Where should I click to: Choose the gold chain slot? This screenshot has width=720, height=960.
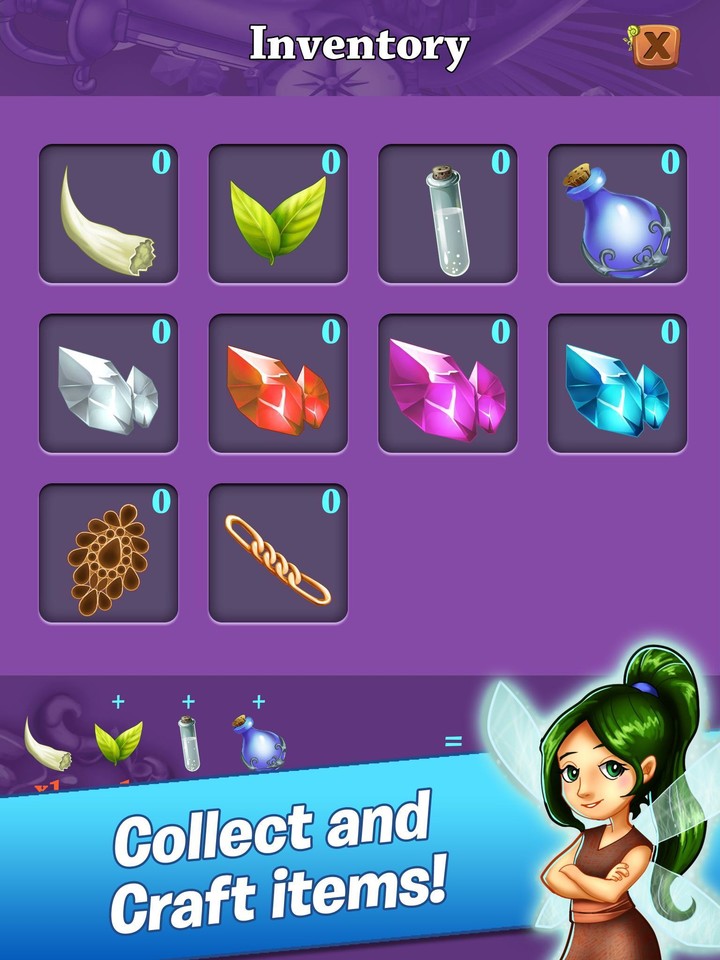tap(278, 554)
